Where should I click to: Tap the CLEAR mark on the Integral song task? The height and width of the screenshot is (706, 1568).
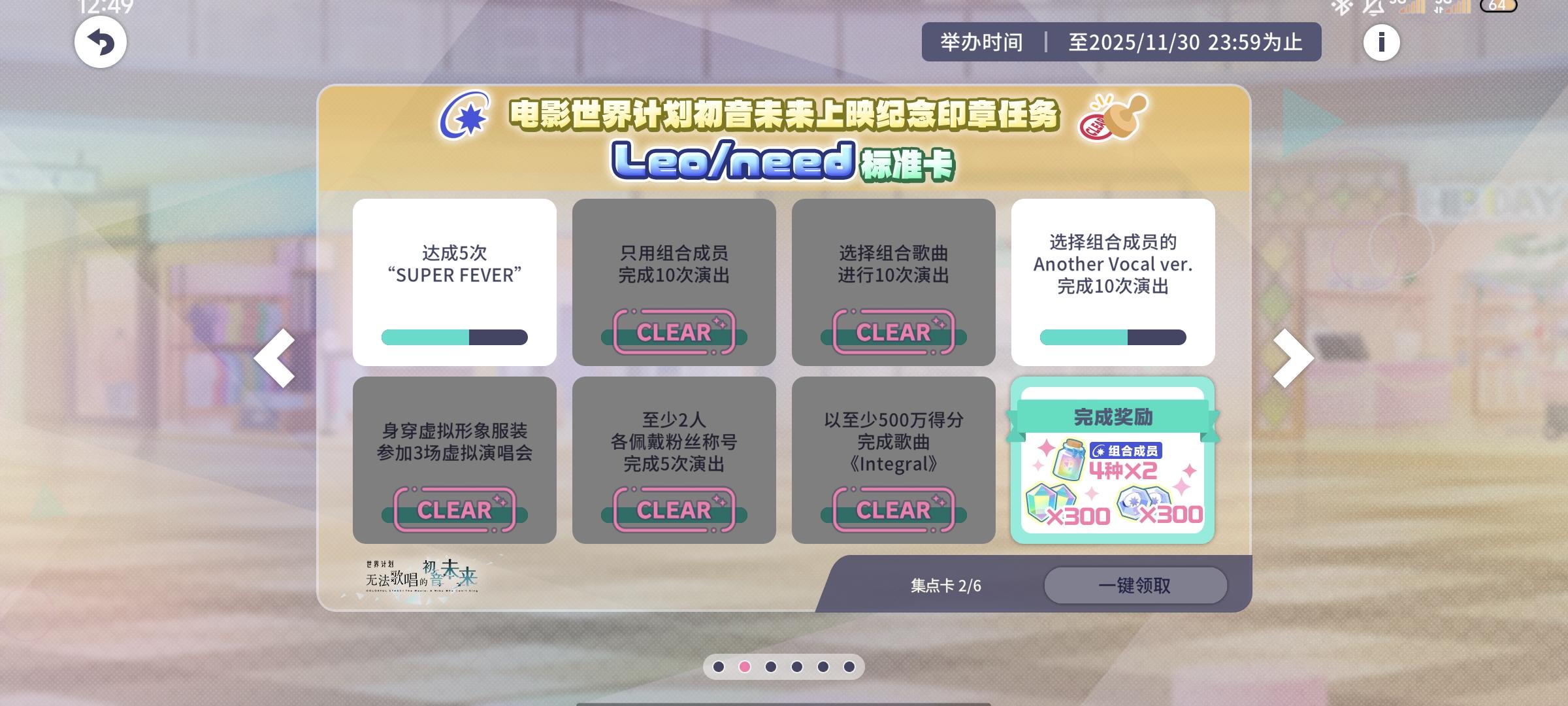pyautogui.click(x=894, y=510)
